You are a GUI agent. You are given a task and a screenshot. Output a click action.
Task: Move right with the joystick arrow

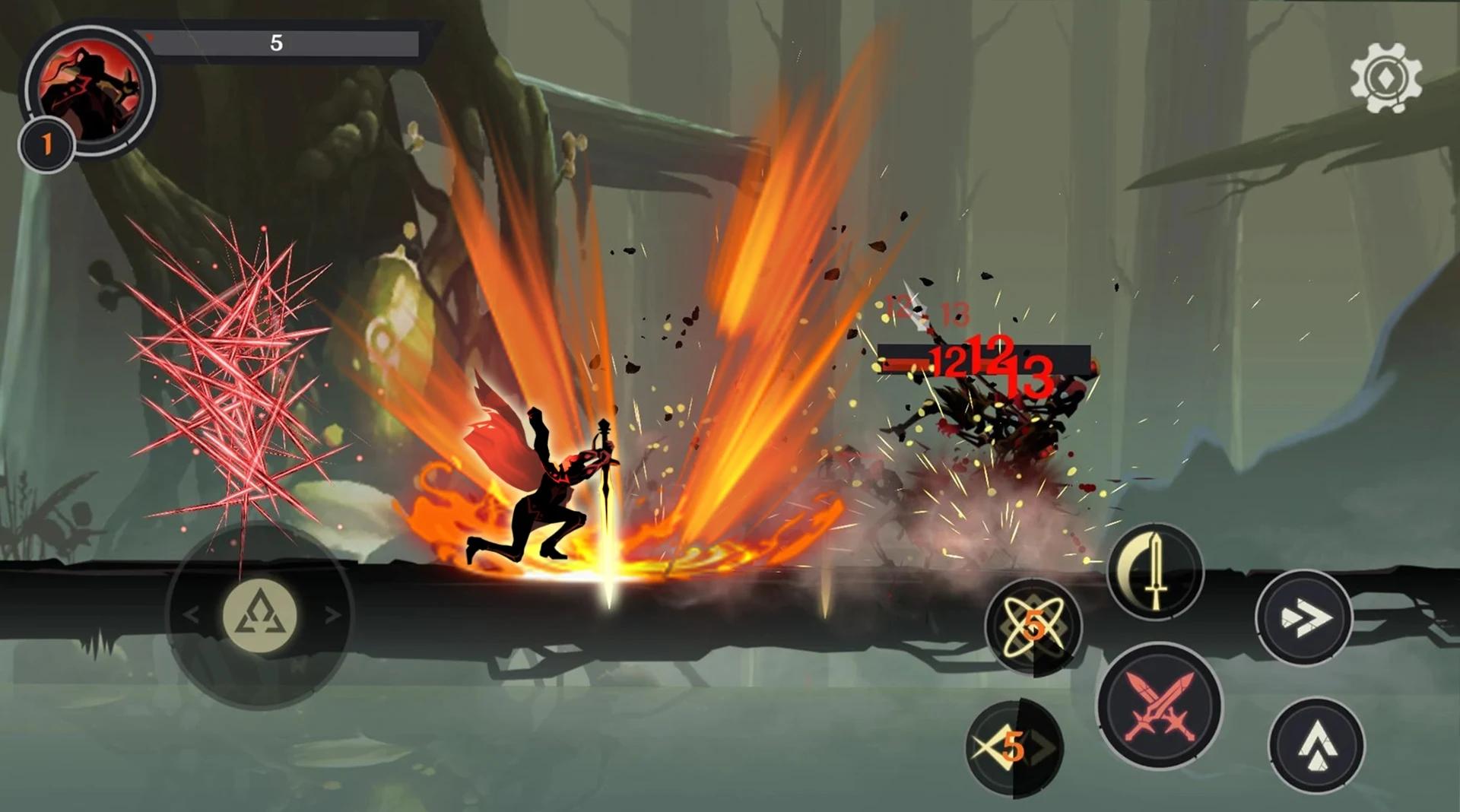pyautogui.click(x=332, y=614)
